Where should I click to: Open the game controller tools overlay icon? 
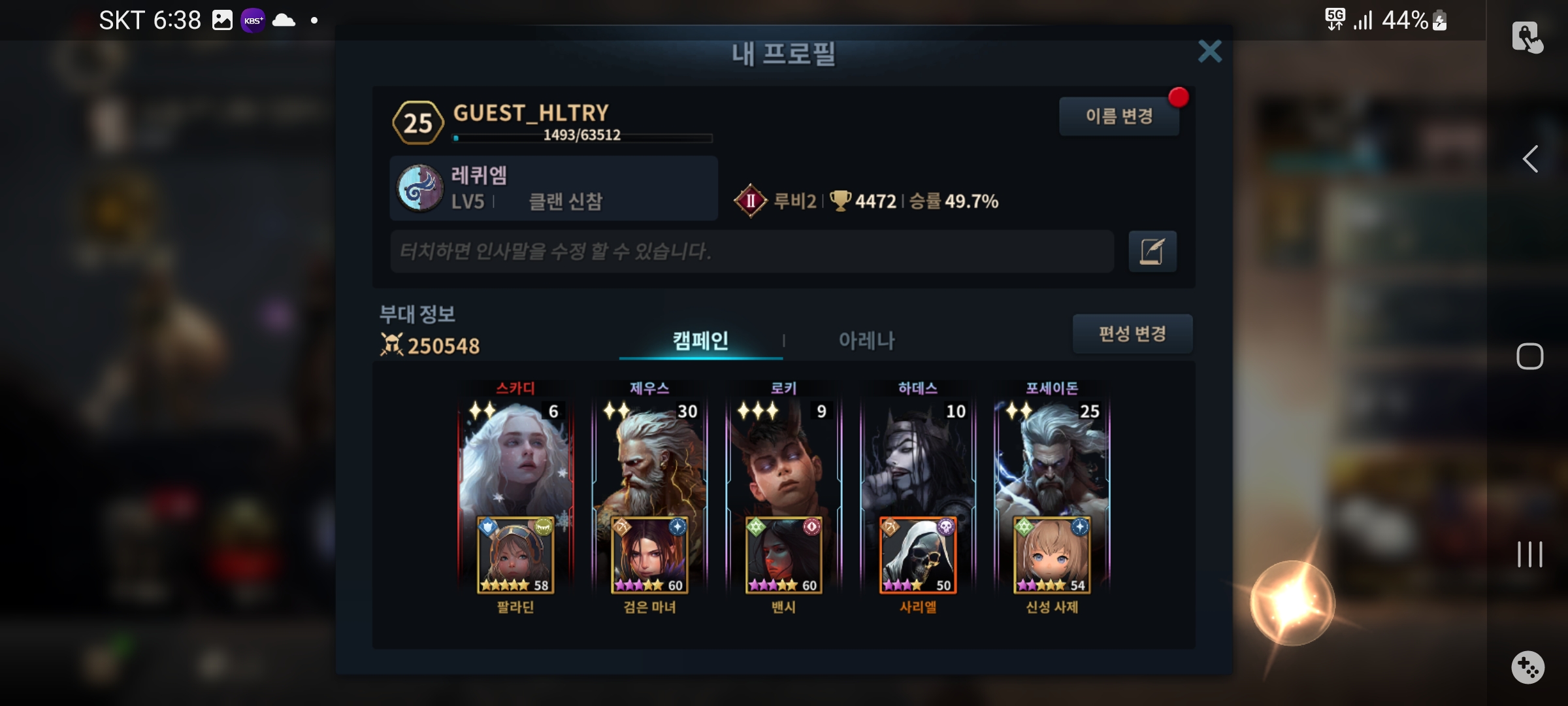coord(1528,667)
